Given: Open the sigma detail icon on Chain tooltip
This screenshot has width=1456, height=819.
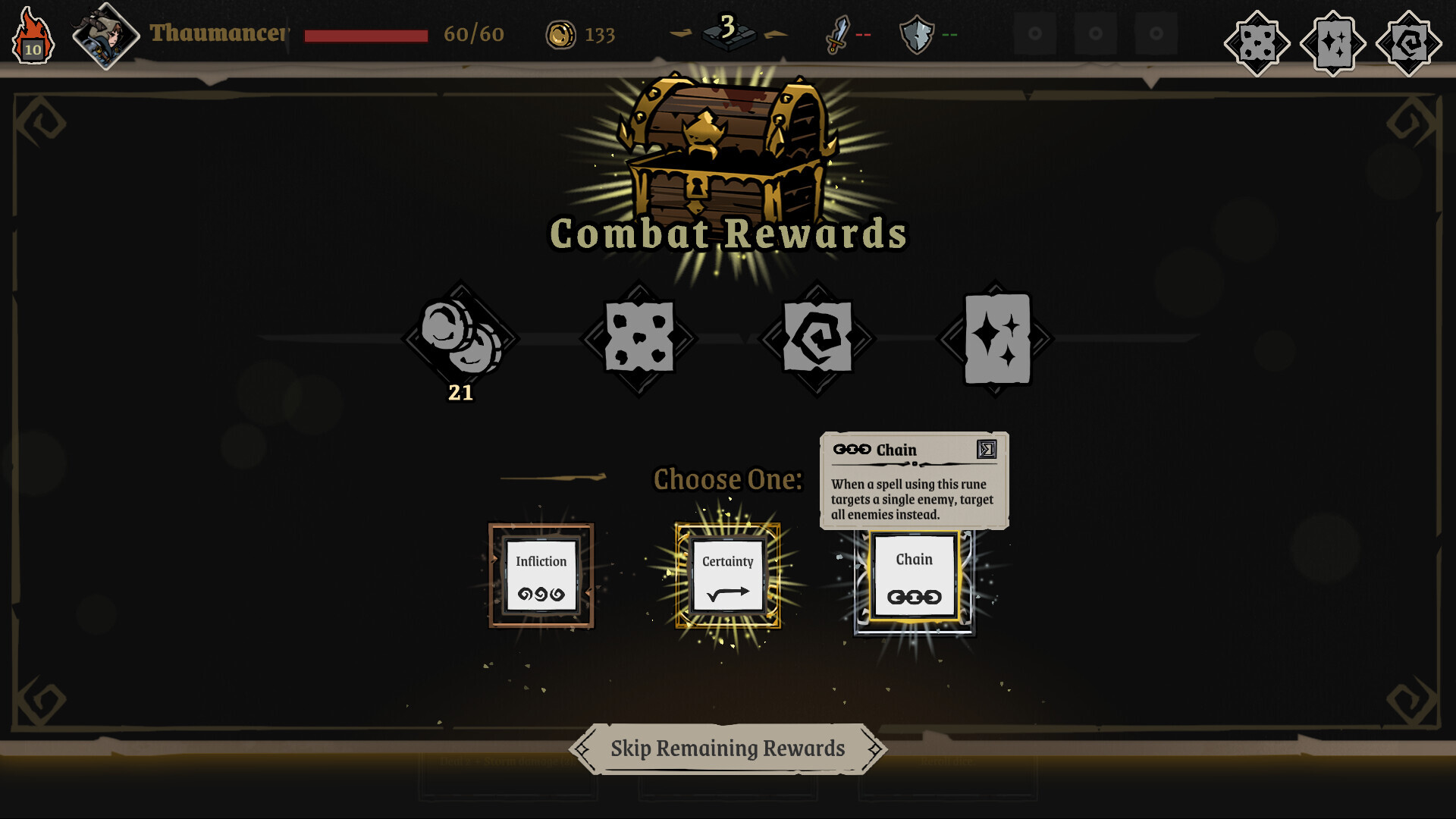Looking at the screenshot, I should point(986,450).
